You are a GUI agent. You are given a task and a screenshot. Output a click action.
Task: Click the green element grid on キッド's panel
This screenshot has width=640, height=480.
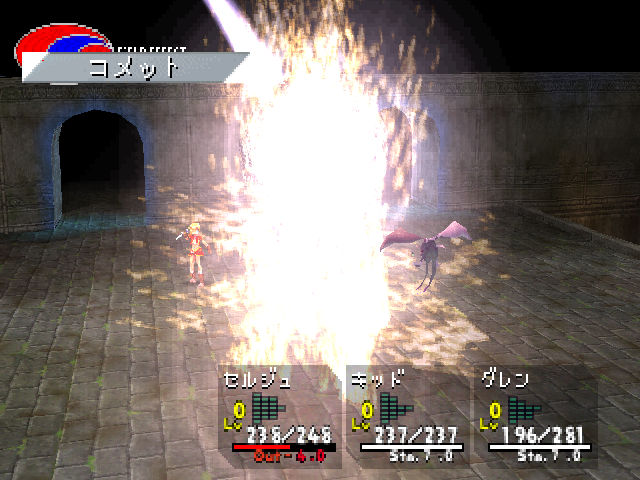[x=395, y=408]
